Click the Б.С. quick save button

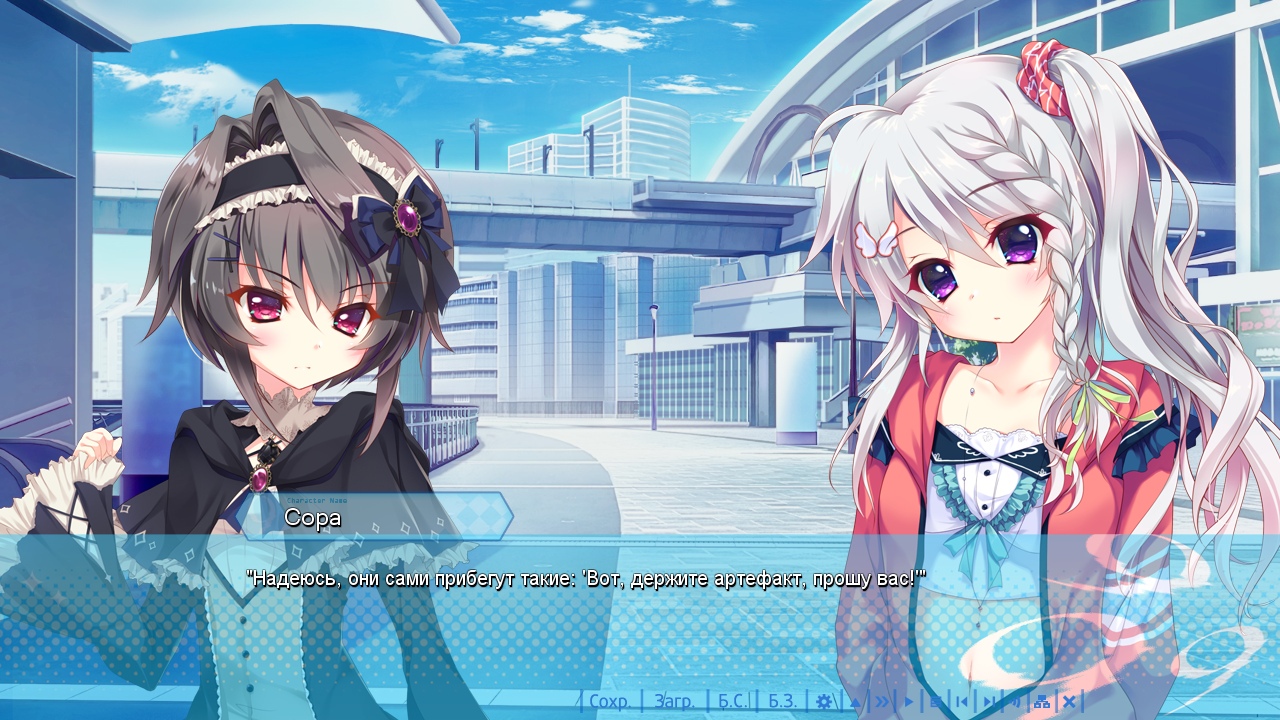click(733, 701)
